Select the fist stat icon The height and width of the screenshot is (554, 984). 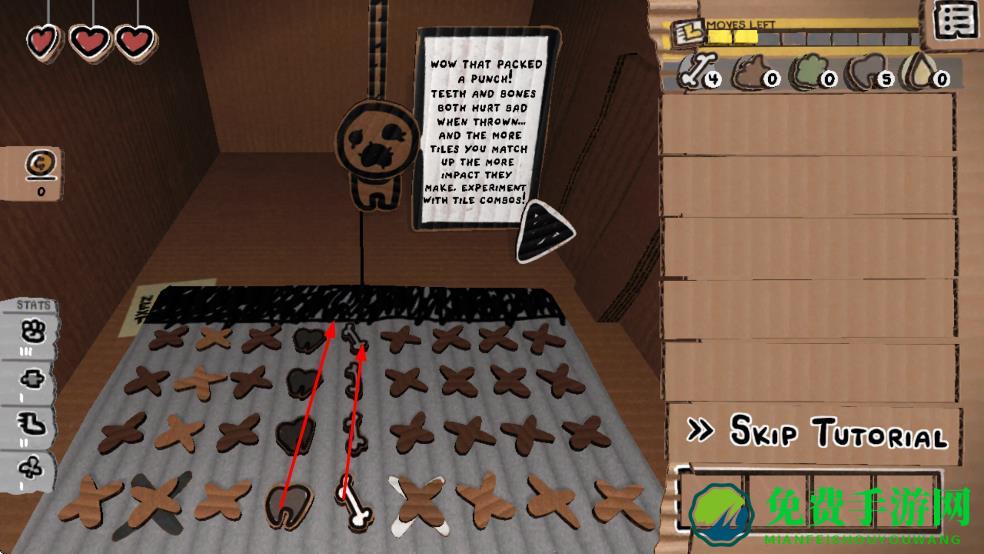tap(30, 331)
